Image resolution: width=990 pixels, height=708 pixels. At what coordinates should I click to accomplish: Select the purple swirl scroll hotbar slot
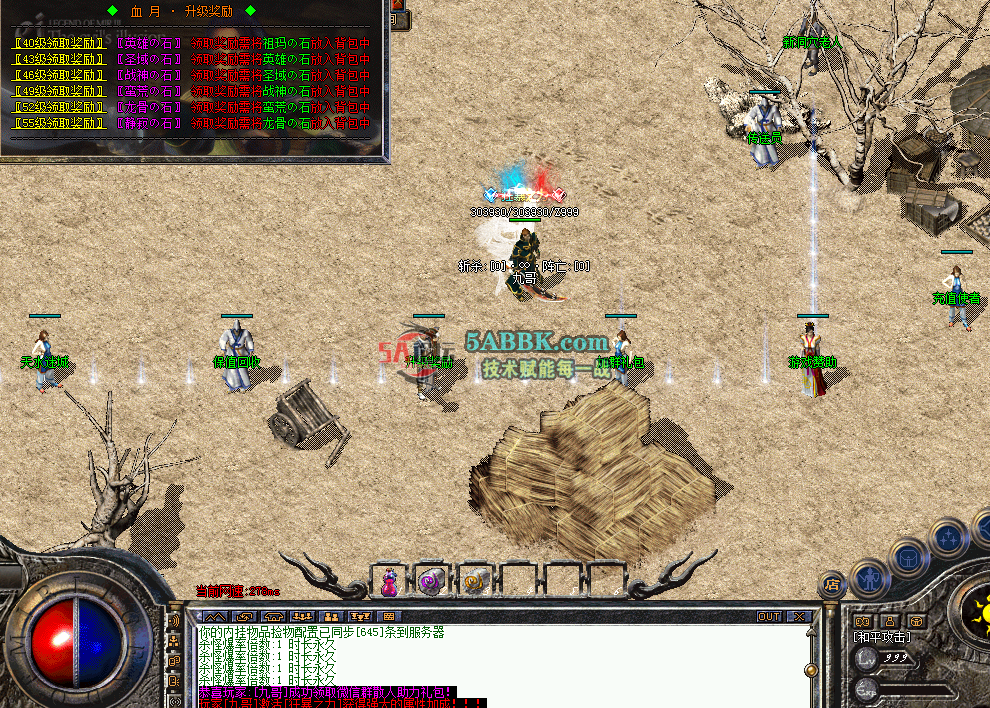tap(432, 580)
